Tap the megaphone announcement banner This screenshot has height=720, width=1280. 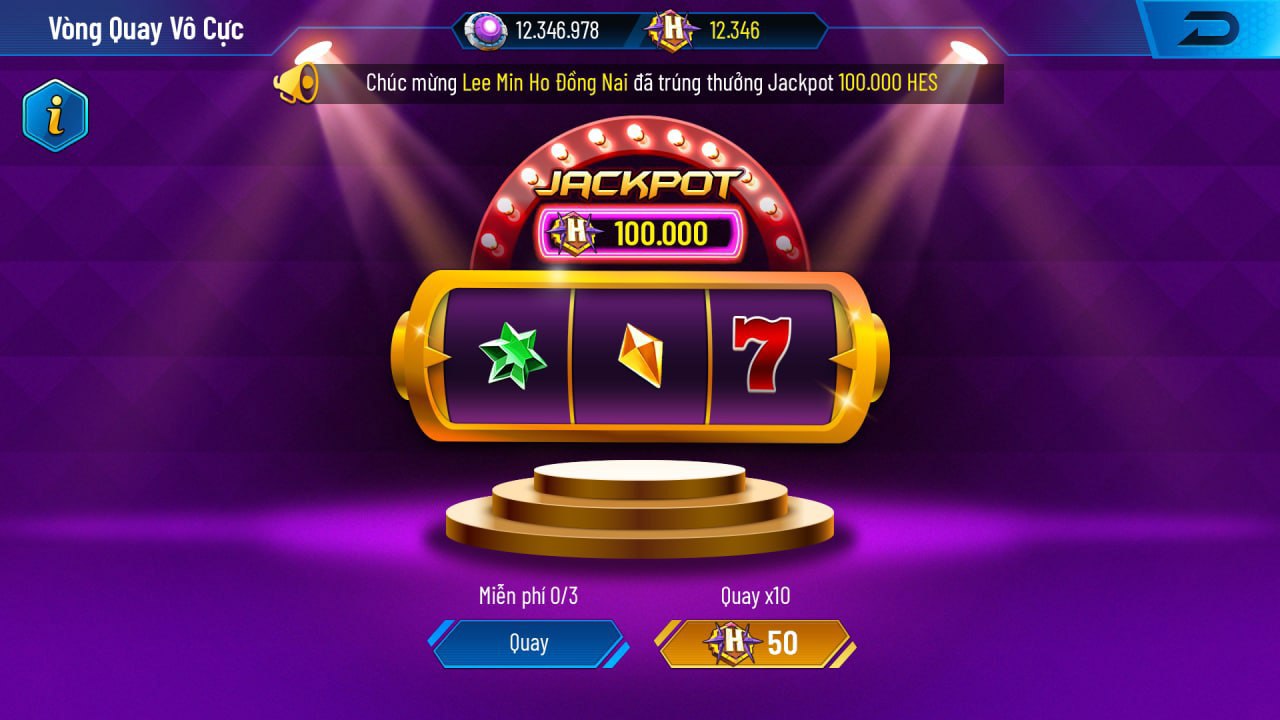click(638, 83)
